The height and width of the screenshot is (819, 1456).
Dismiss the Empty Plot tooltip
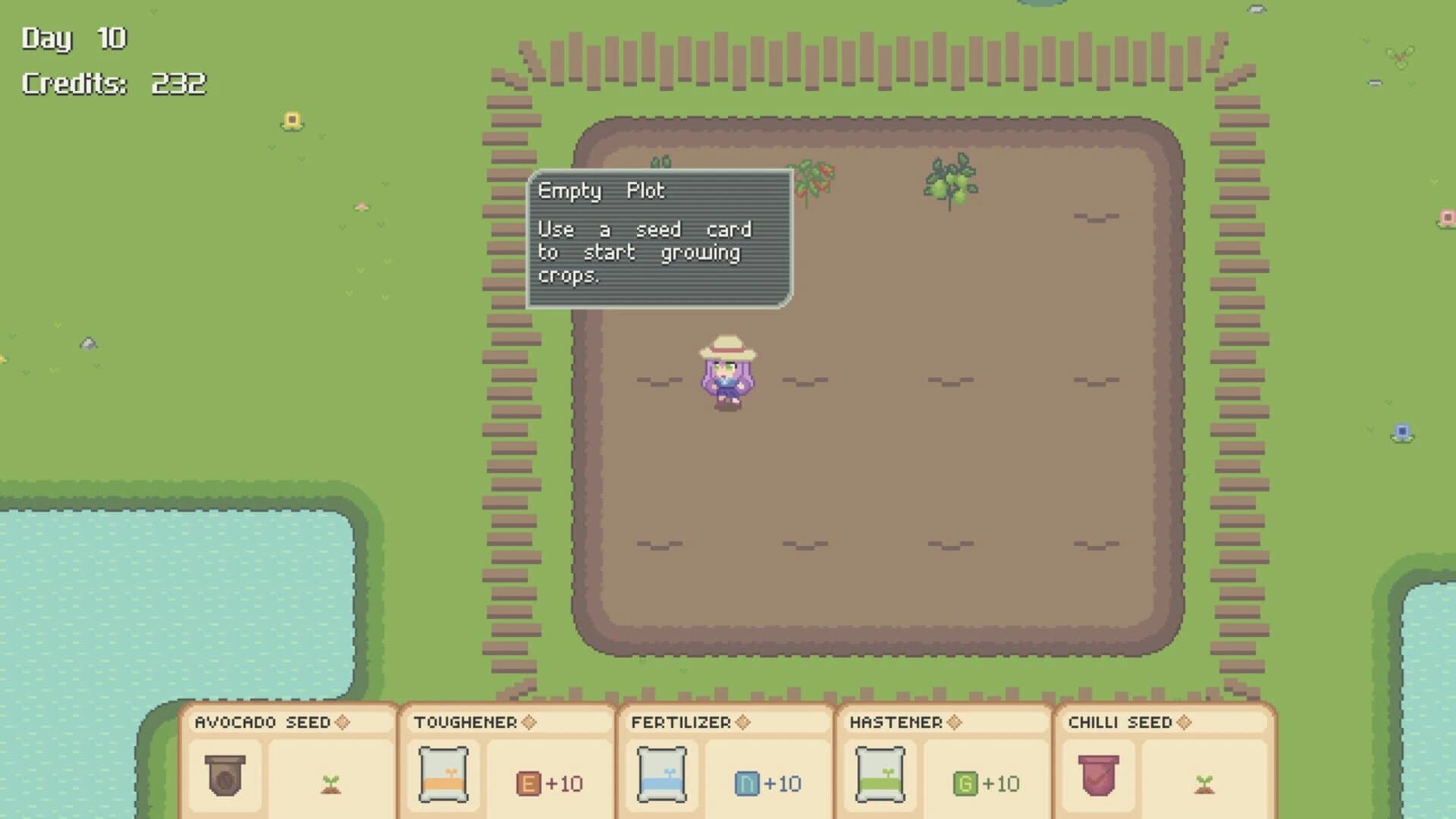(x=658, y=239)
